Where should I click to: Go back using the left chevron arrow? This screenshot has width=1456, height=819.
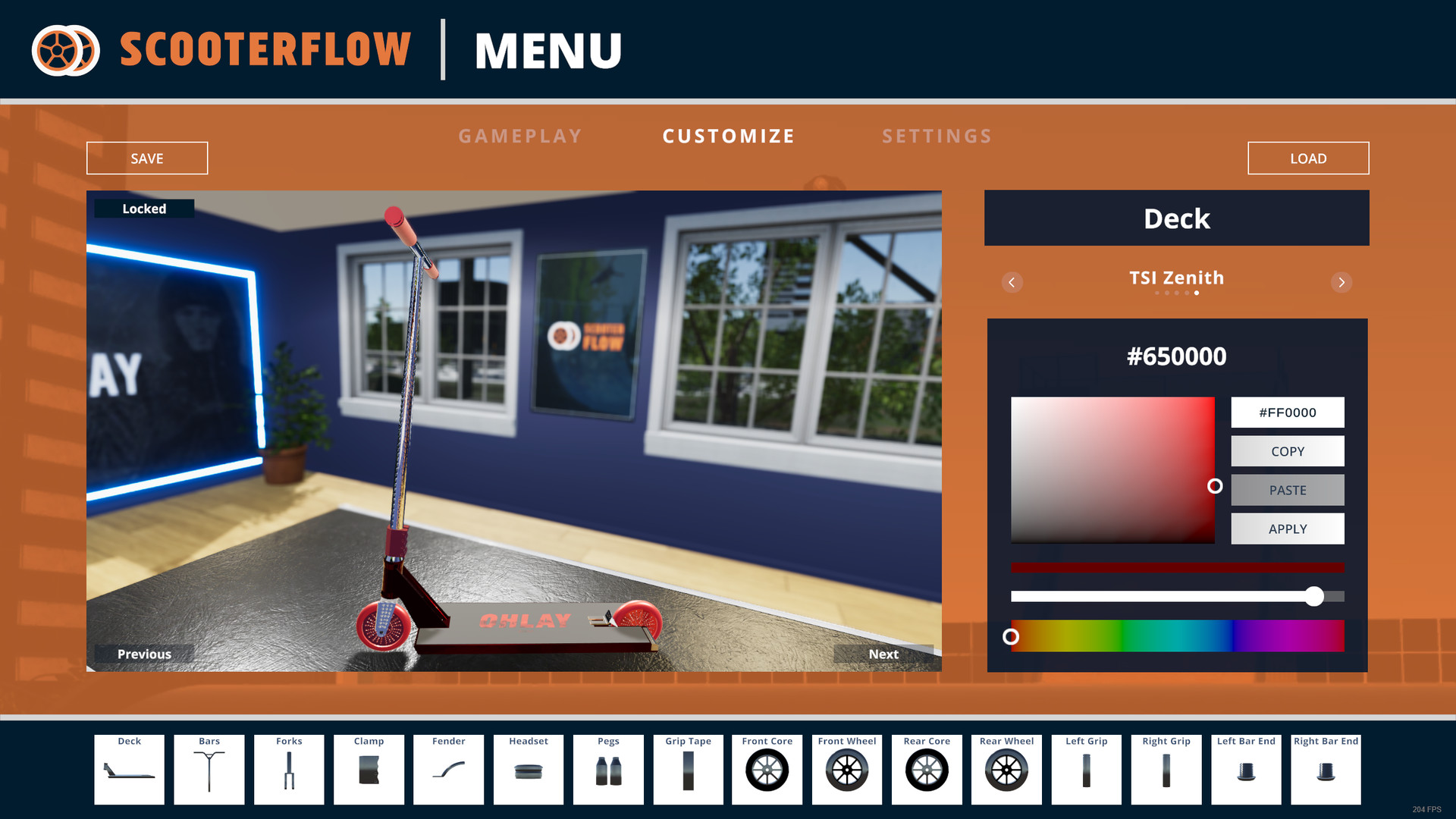(1012, 282)
